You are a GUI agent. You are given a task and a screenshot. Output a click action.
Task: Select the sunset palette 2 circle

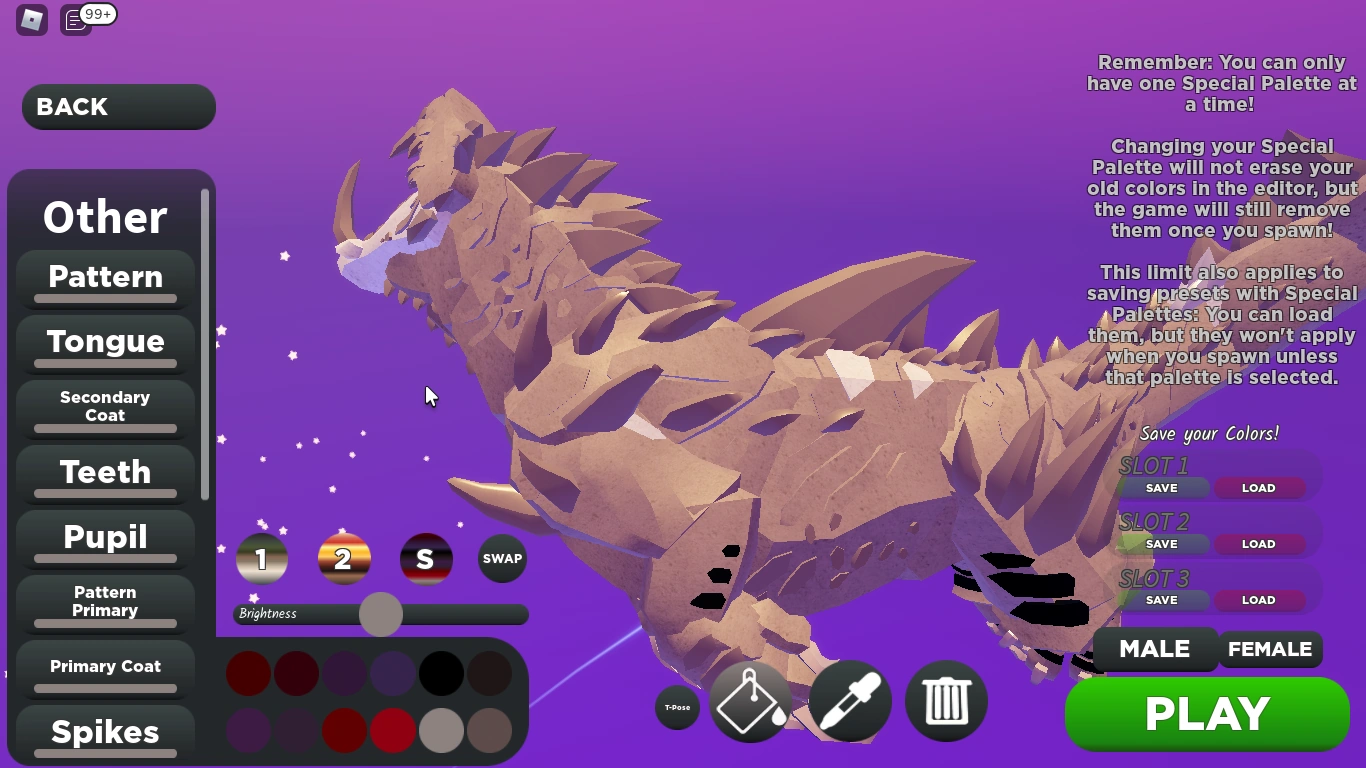coord(344,559)
